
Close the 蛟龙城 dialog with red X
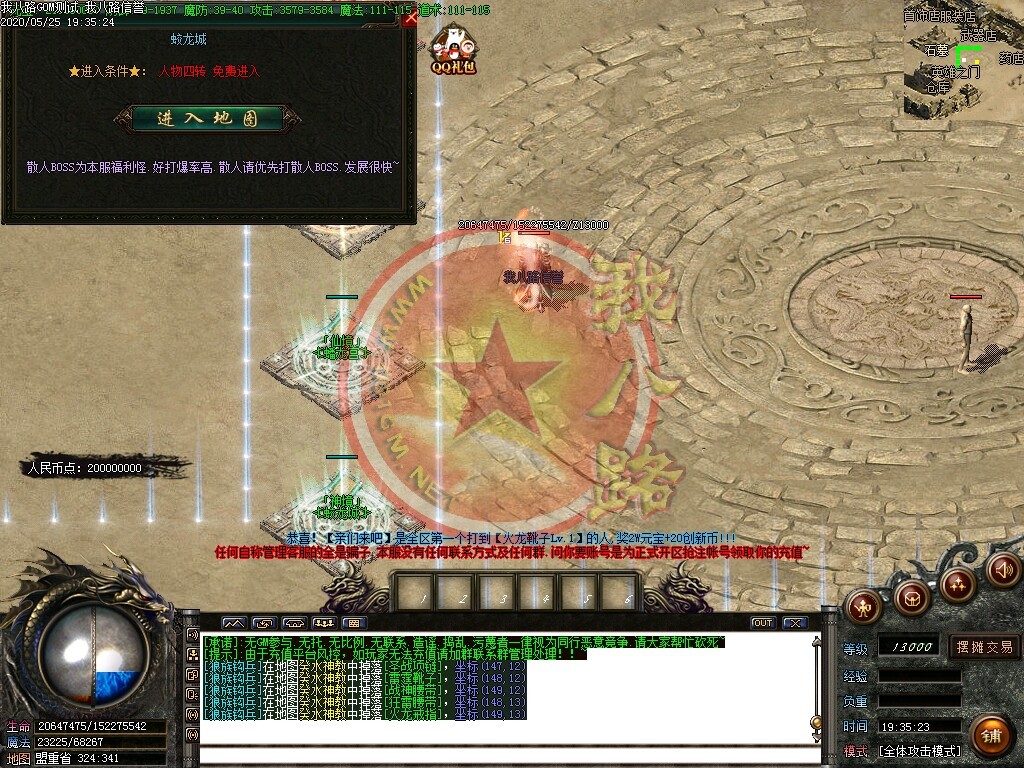(x=410, y=17)
